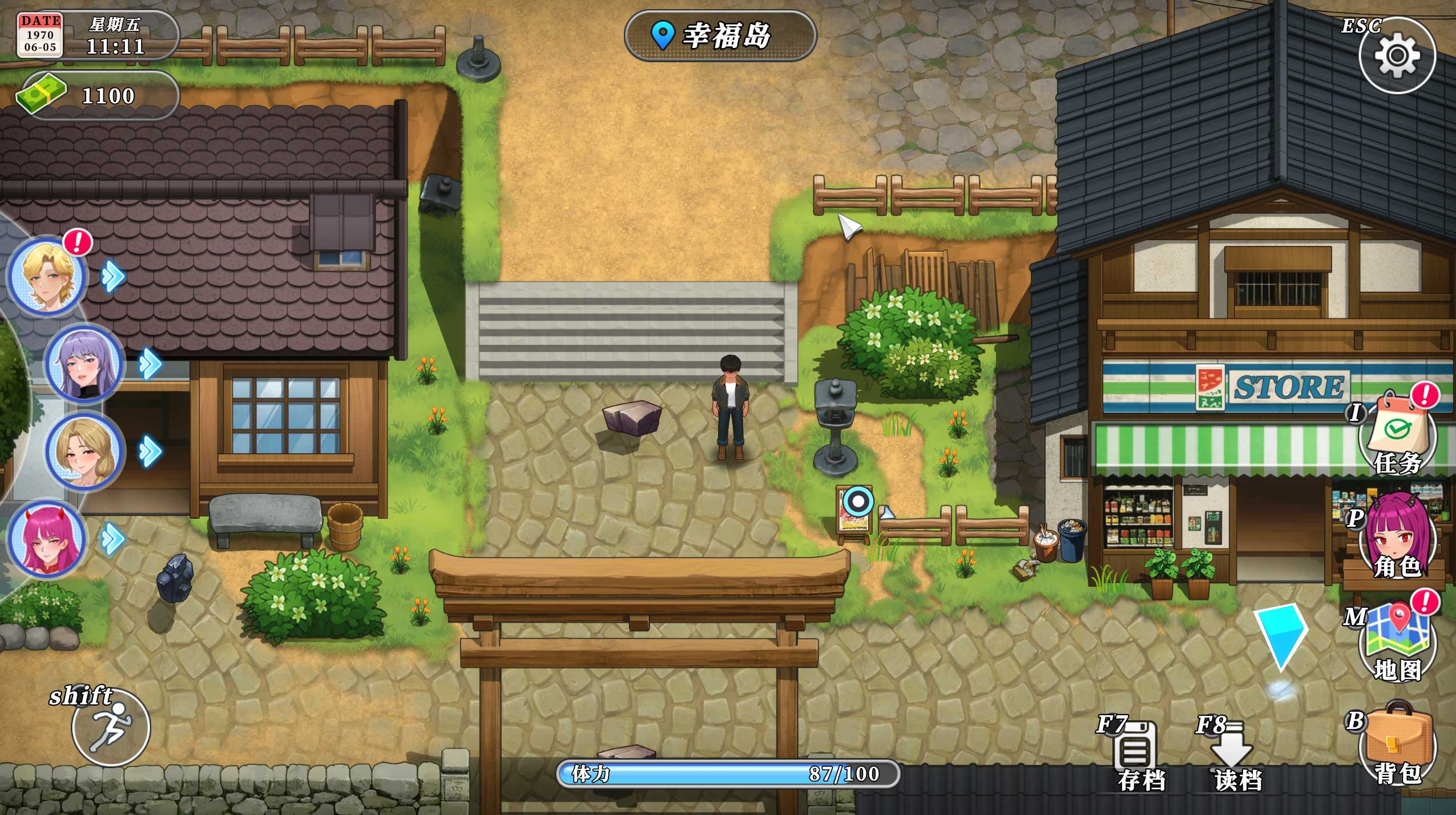The image size is (1456, 815).
Task: Click the green cash money icon
Action: tap(41, 94)
